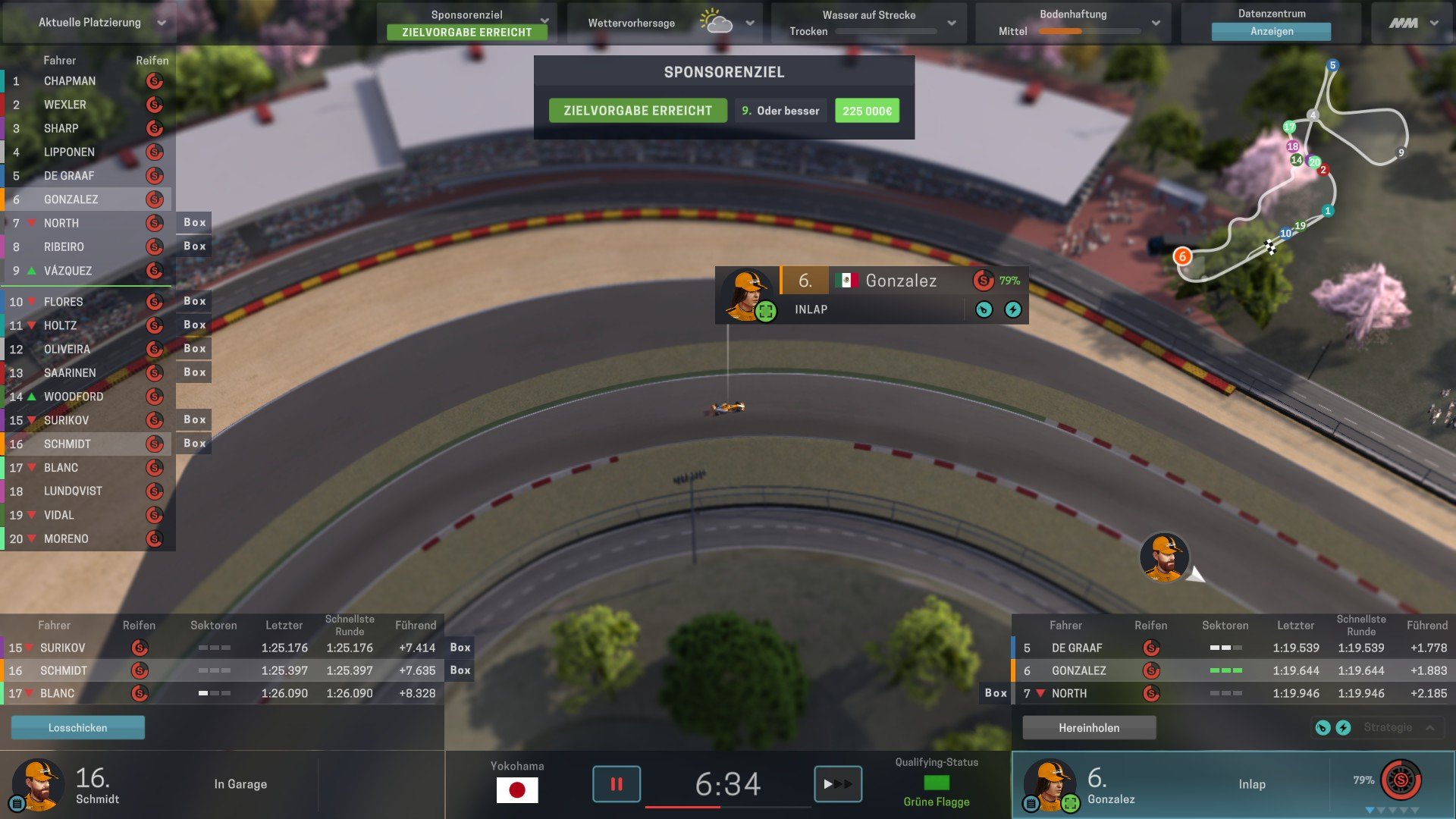Open the MM logo menu
Screen dimensions: 1456x819
click(1413, 23)
